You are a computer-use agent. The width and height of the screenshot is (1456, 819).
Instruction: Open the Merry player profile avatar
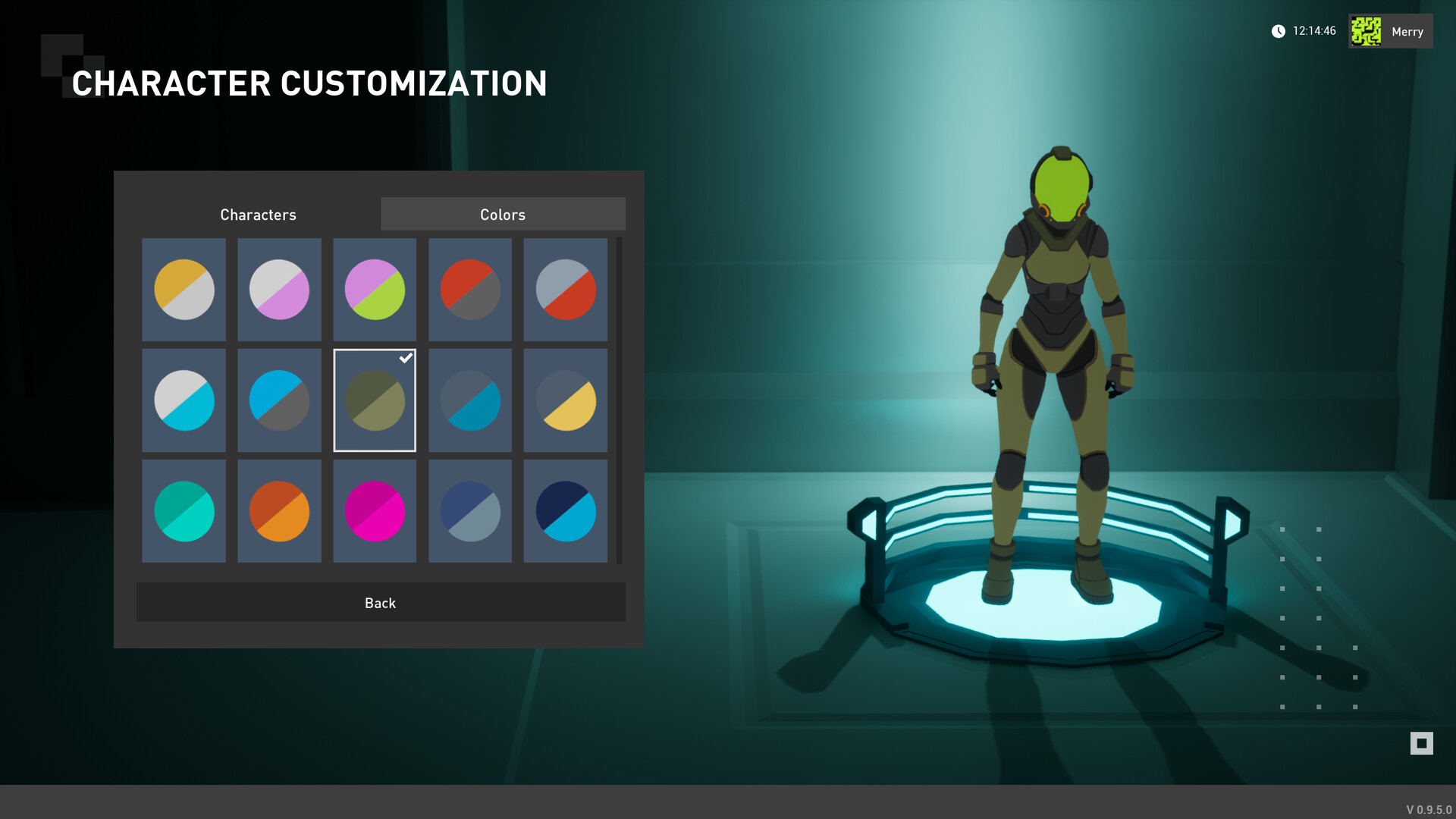pos(1367,31)
